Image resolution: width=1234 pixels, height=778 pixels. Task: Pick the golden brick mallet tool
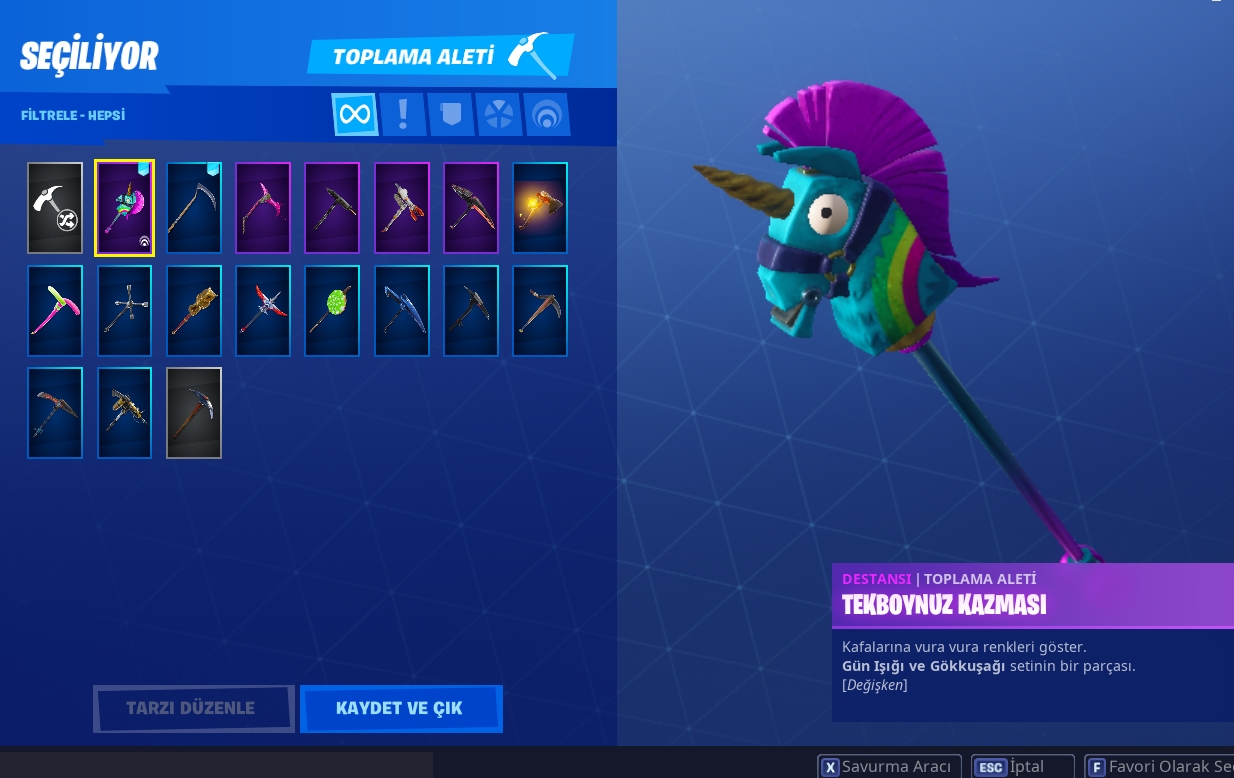[x=194, y=311]
